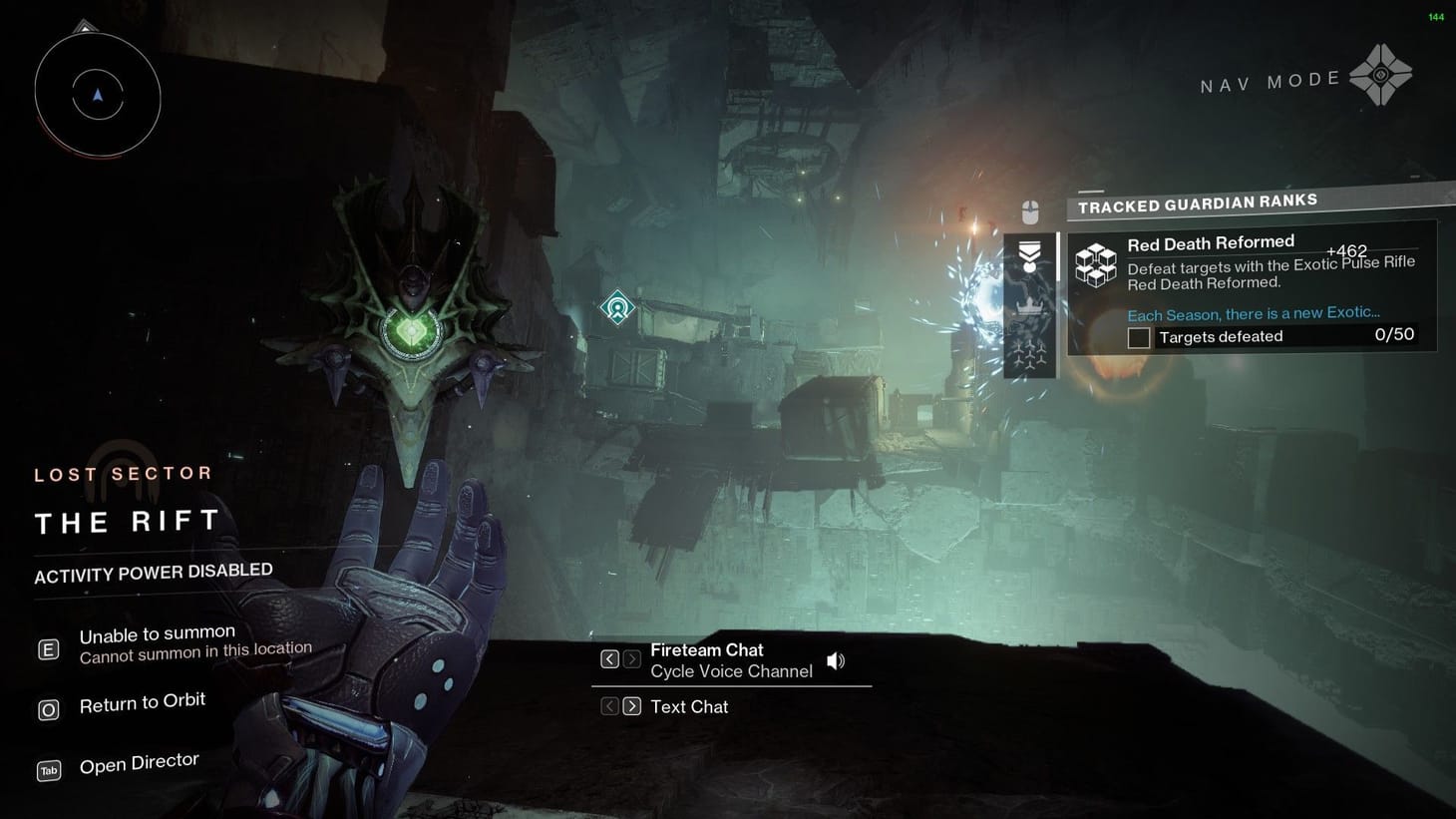Click the 0/50 targets progress bar
The image size is (1456, 819).
click(1394, 335)
